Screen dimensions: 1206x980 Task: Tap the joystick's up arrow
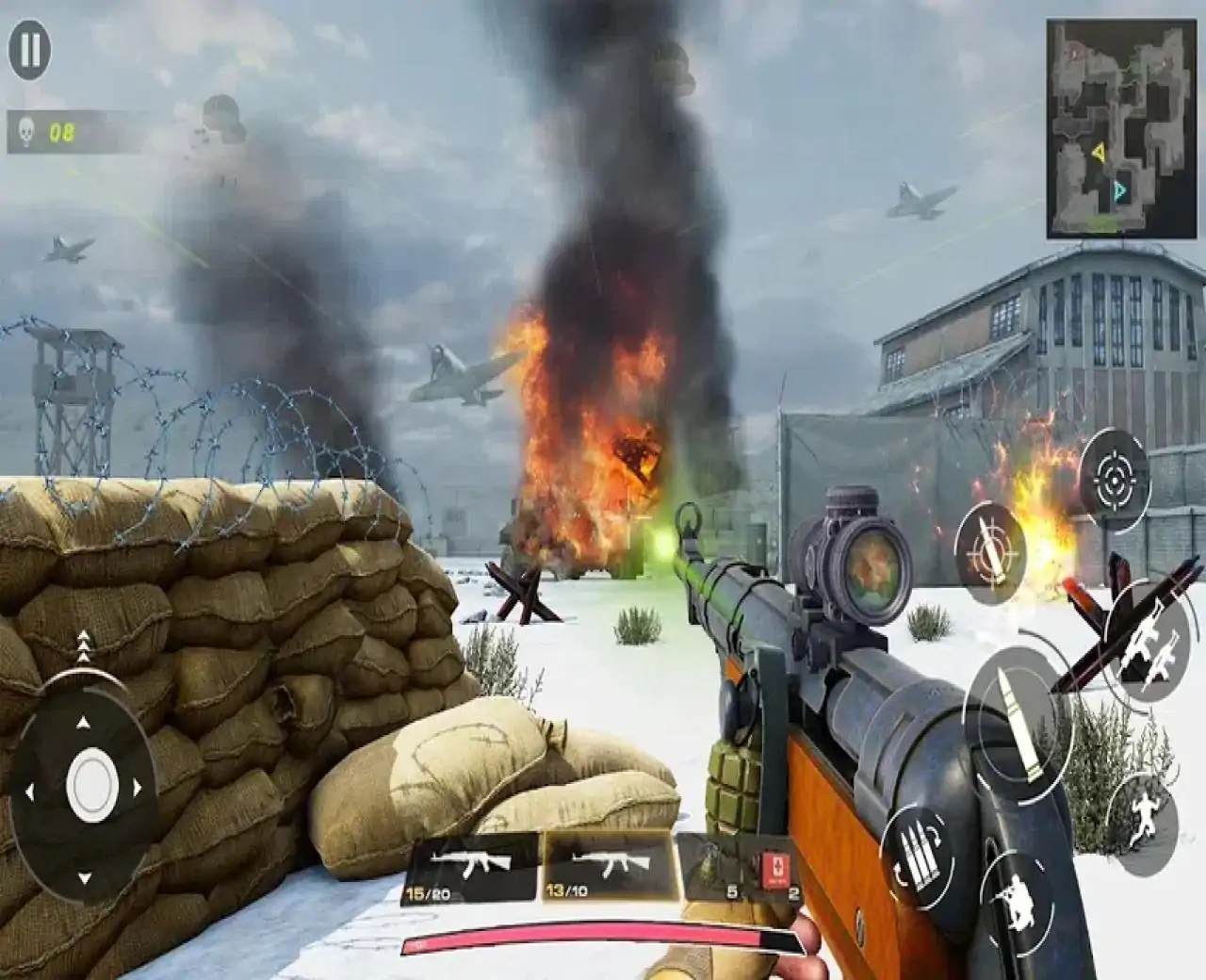pos(84,723)
